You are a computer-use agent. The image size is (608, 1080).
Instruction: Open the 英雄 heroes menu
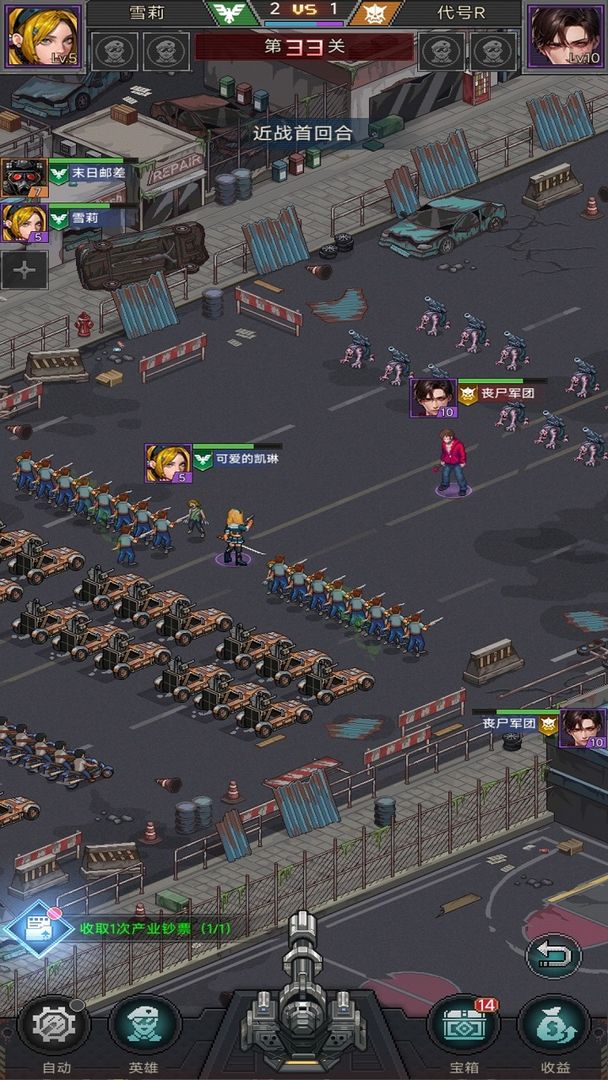pos(143,1029)
